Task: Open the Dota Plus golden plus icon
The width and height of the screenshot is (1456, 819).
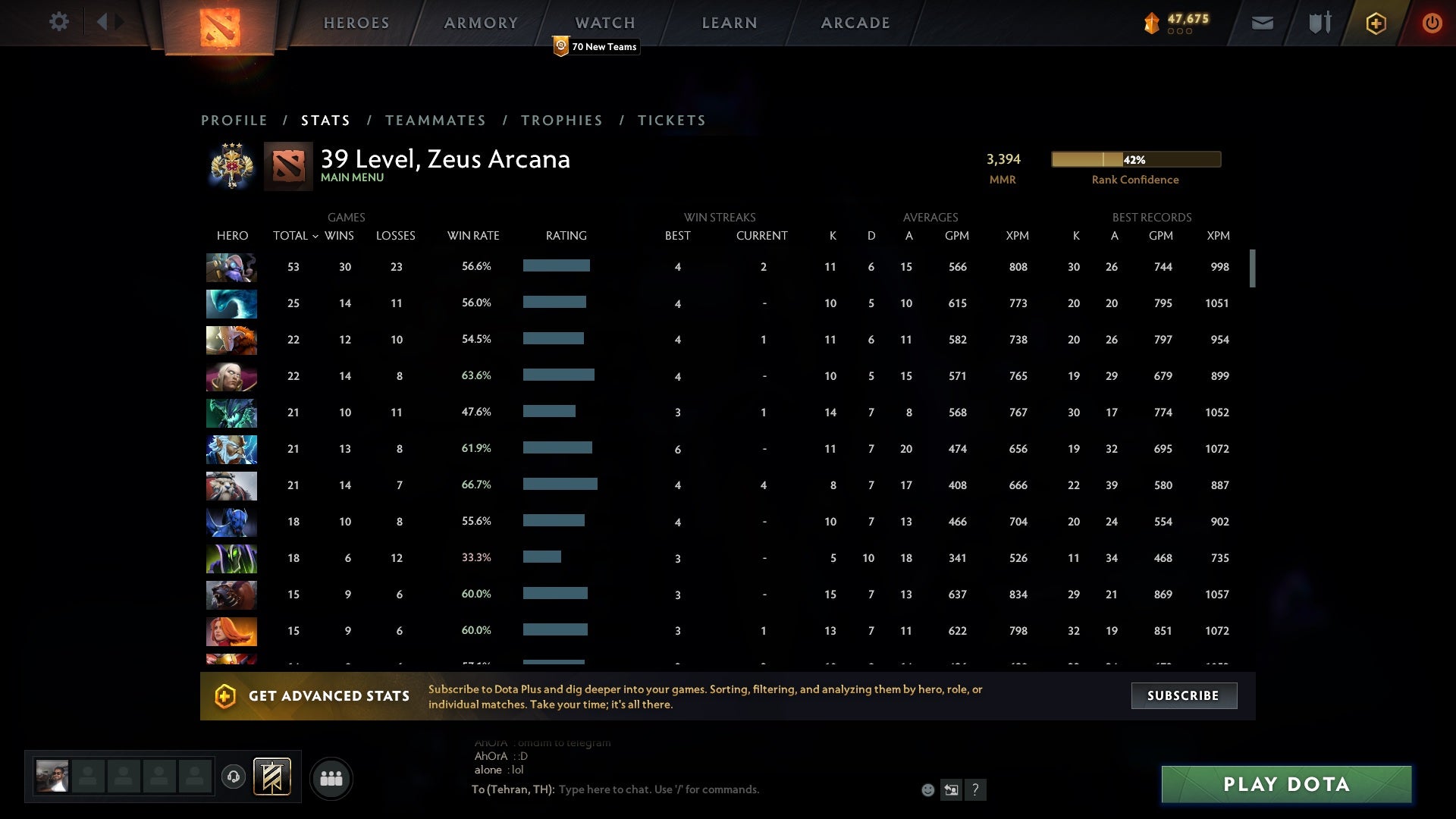Action: click(x=1375, y=23)
